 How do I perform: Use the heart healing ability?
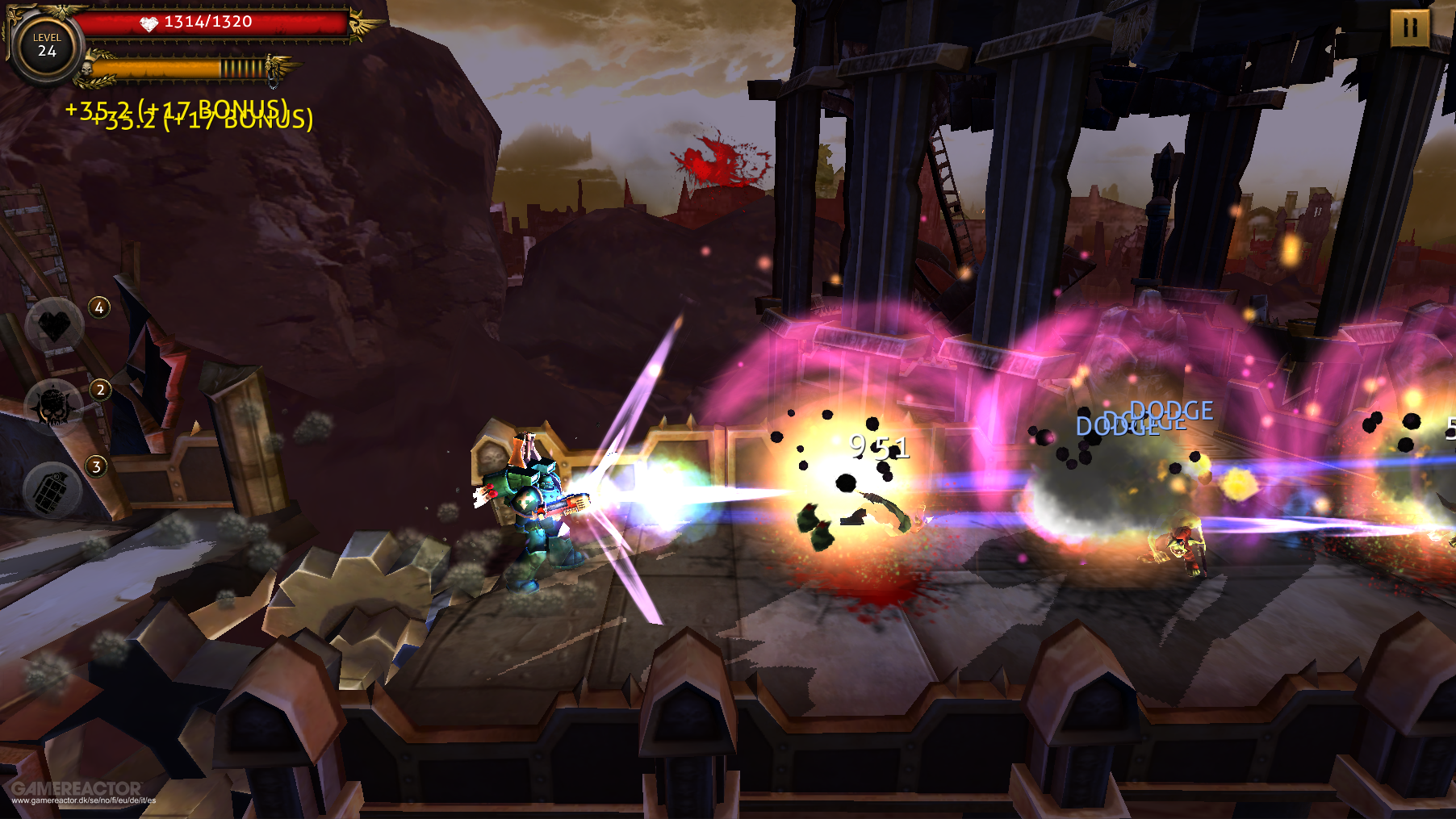(x=54, y=325)
